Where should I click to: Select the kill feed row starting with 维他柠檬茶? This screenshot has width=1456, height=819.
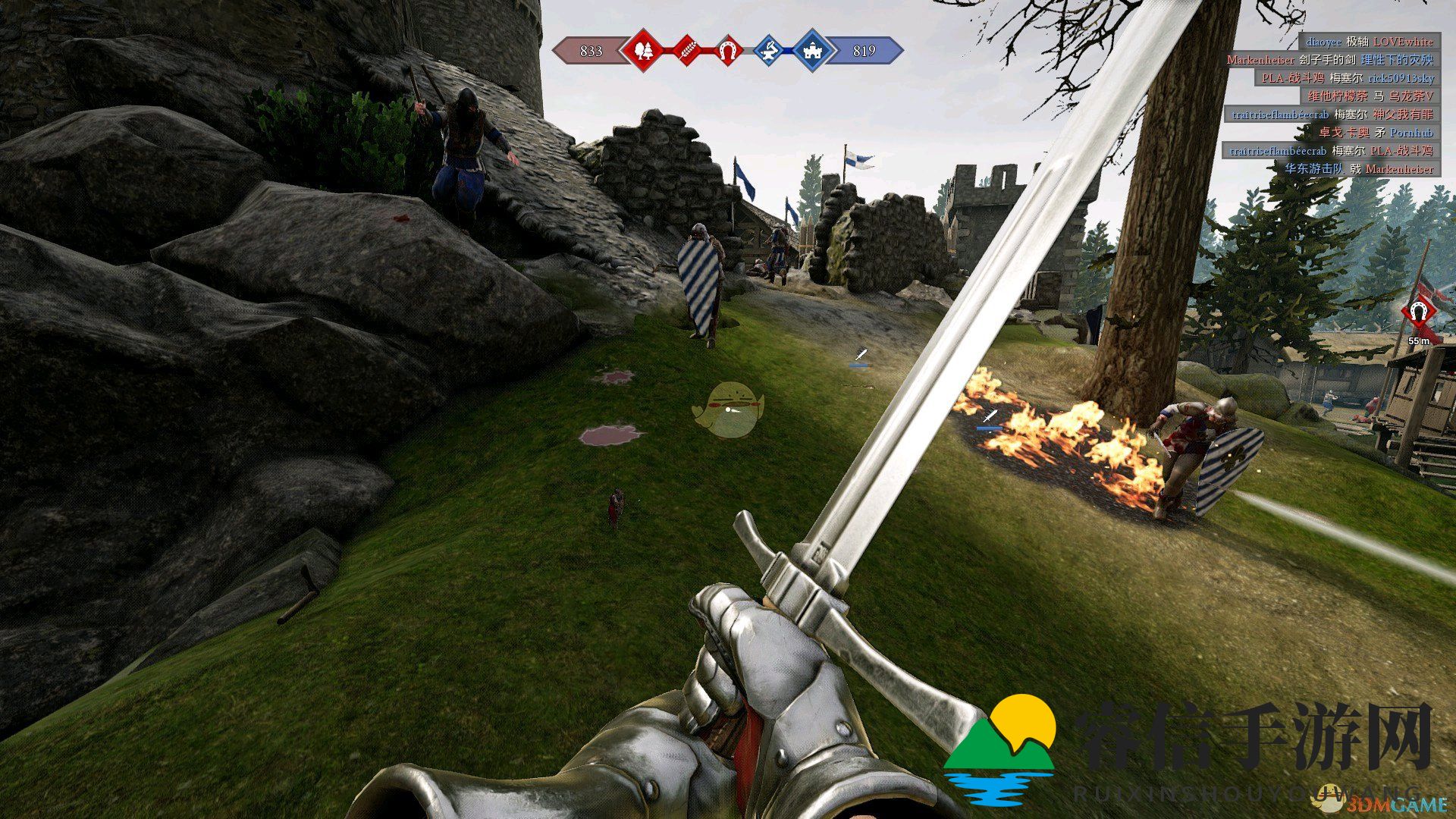[1370, 96]
